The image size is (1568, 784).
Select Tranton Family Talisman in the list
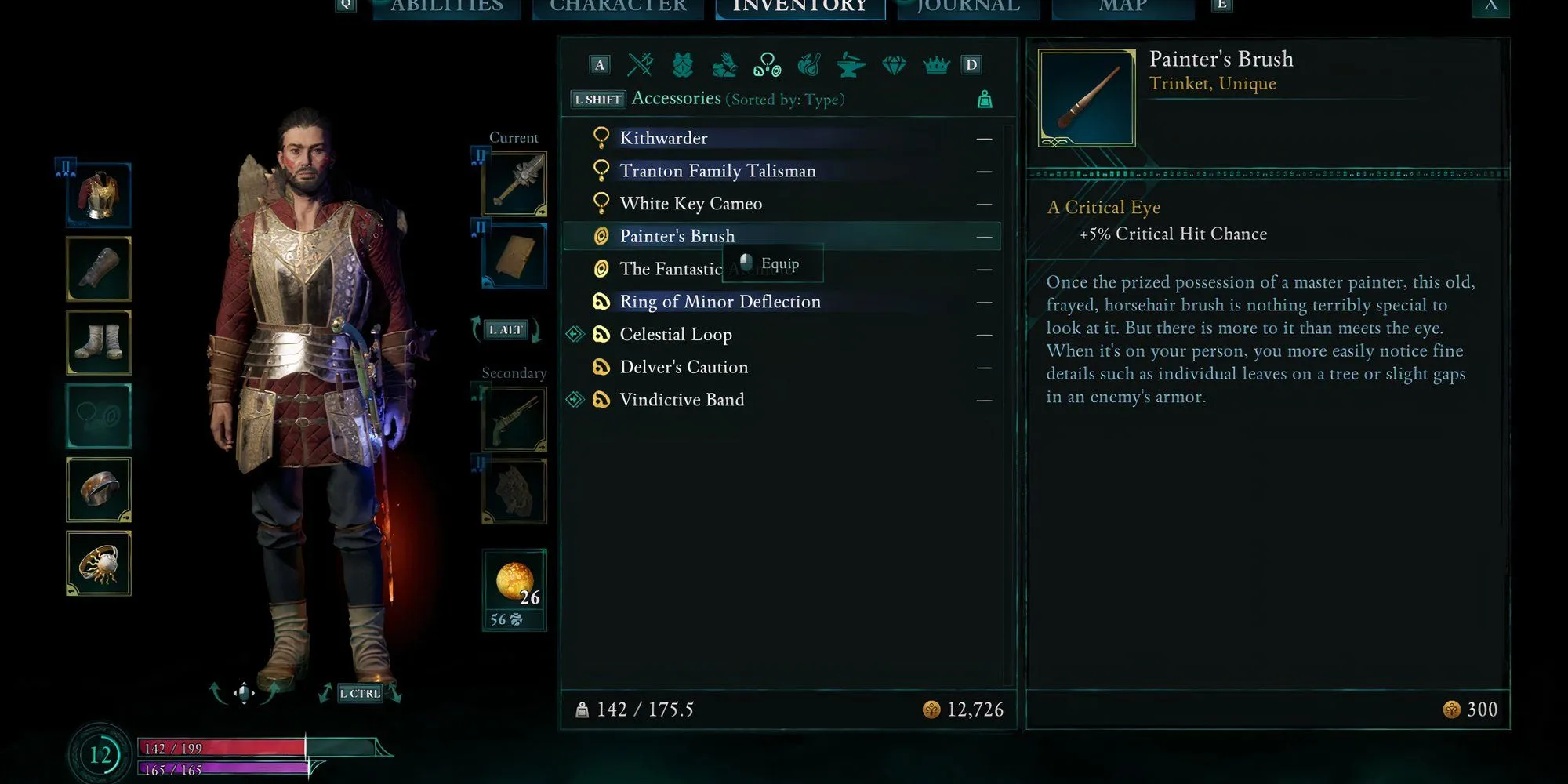pyautogui.click(x=717, y=171)
